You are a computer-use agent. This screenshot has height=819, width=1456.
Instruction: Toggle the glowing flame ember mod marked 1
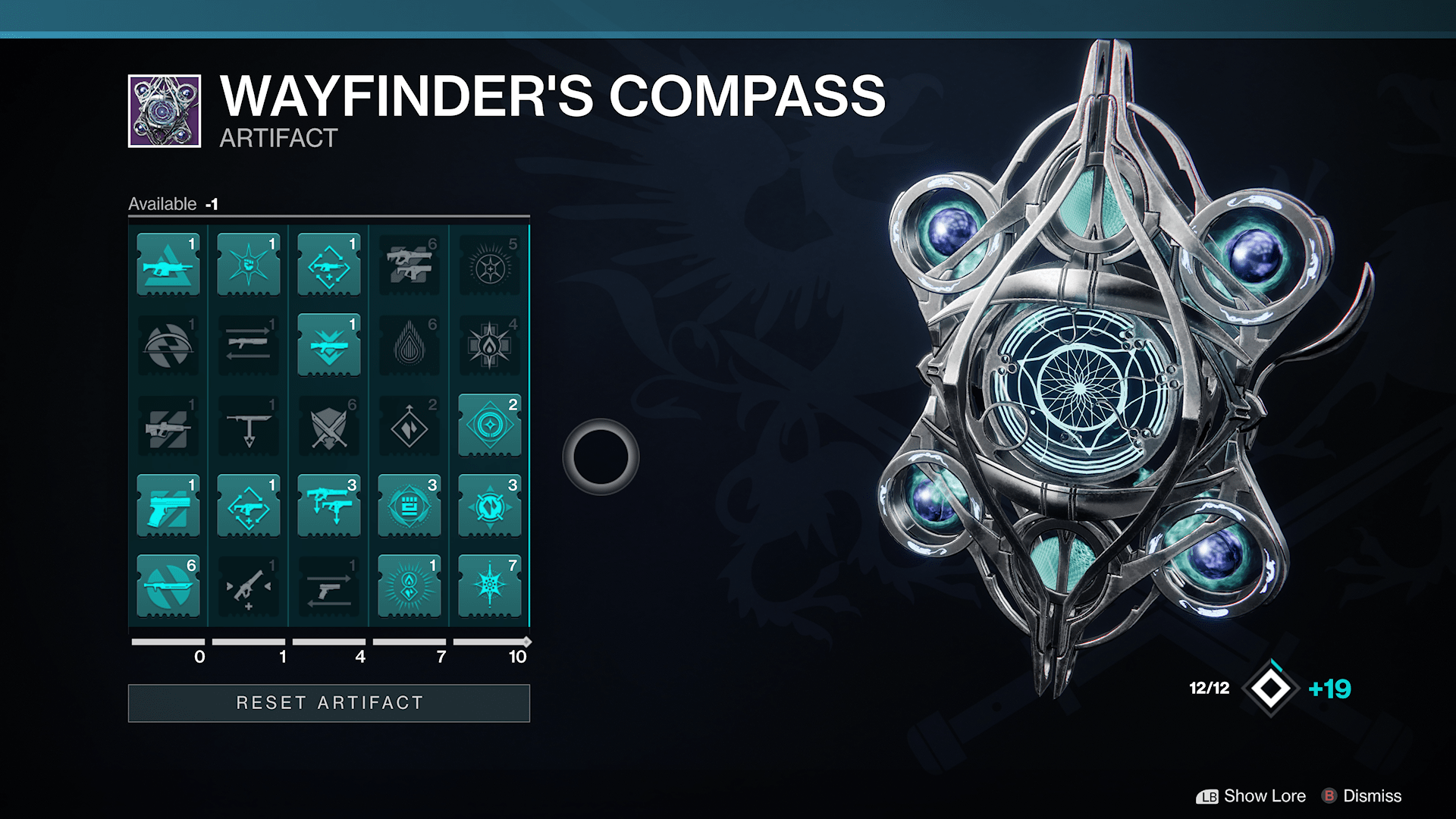(x=409, y=586)
